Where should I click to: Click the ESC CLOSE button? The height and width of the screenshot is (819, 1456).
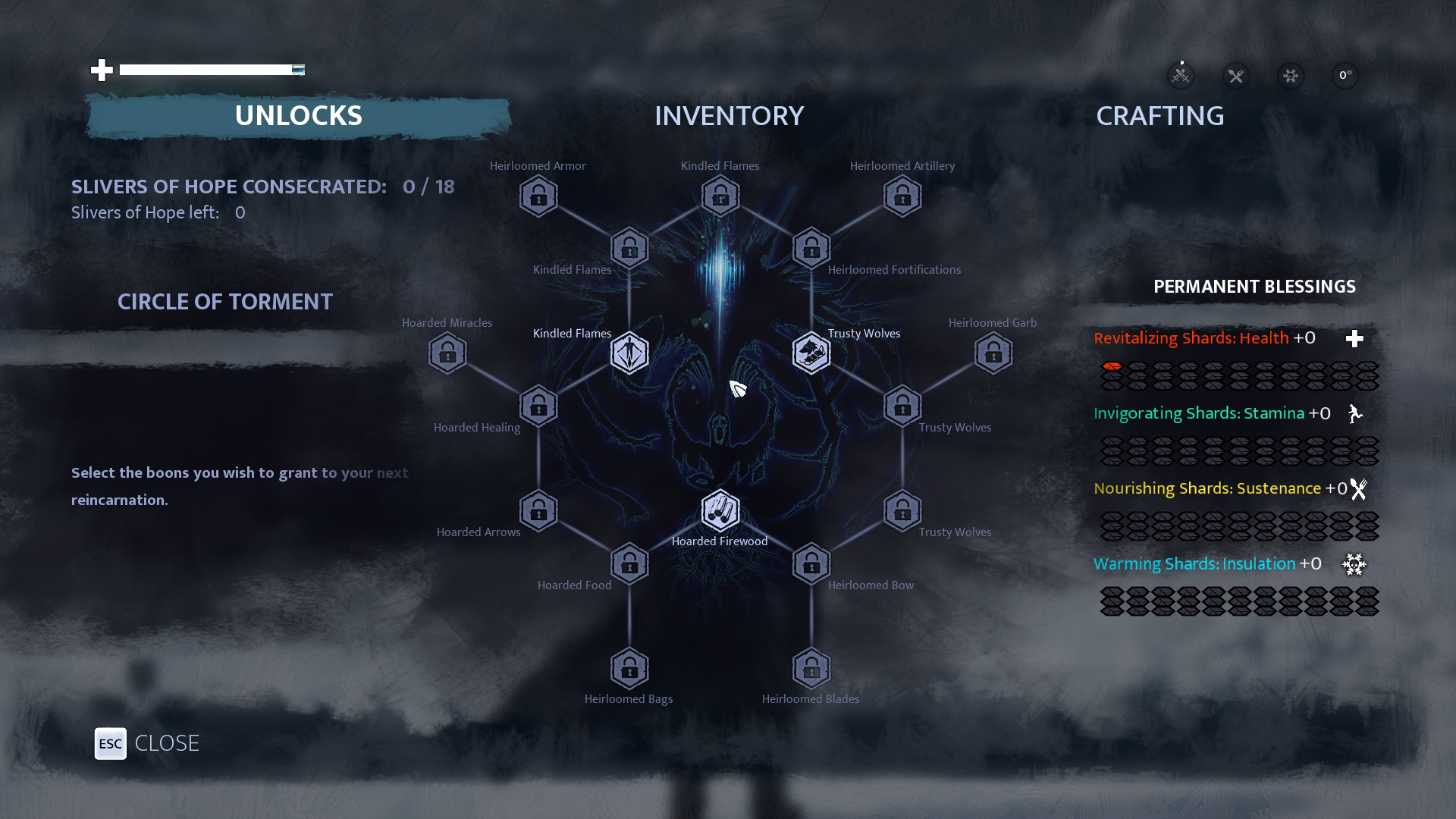[110, 744]
